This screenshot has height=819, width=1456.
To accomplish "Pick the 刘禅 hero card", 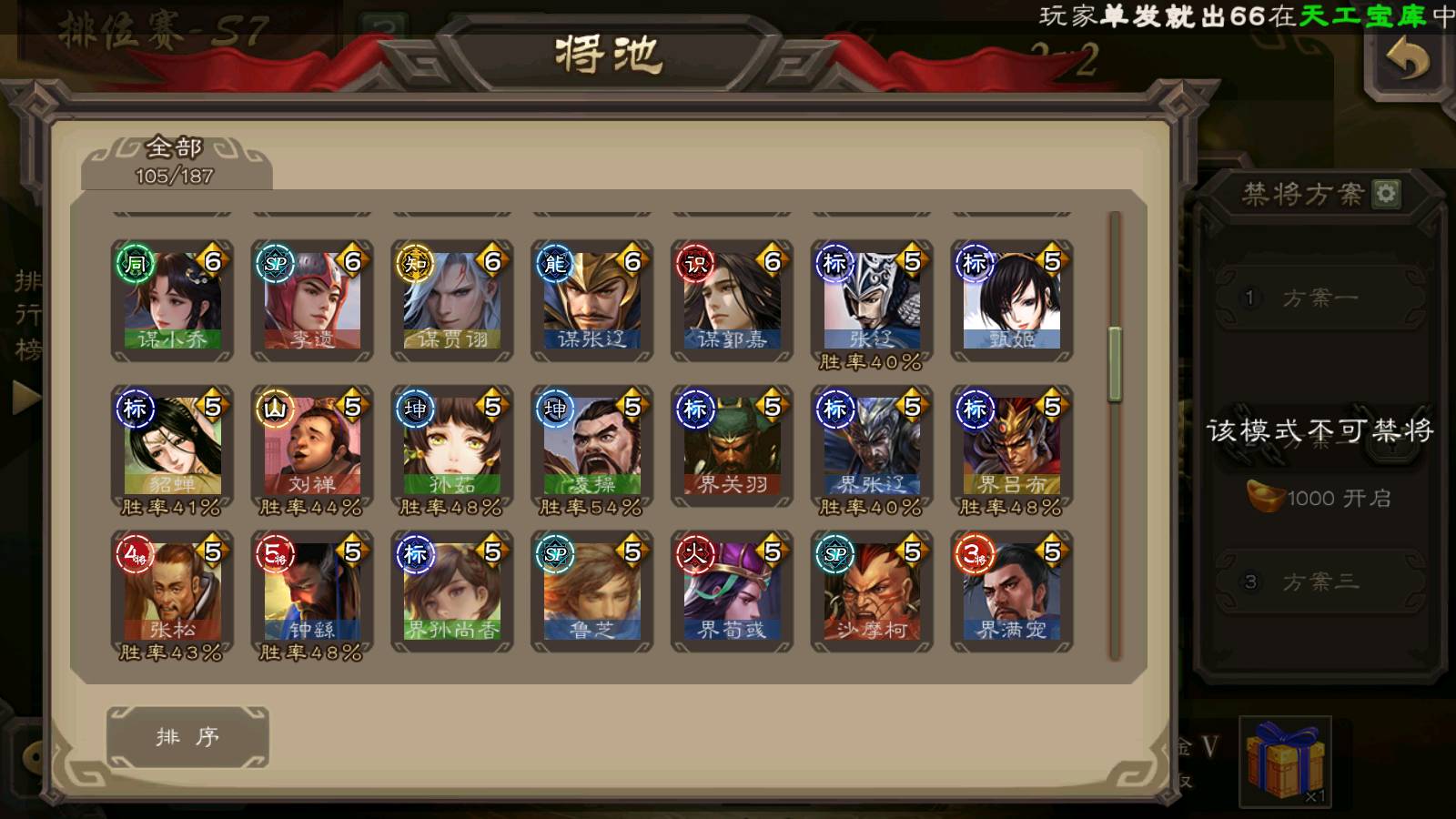I will 312,445.
